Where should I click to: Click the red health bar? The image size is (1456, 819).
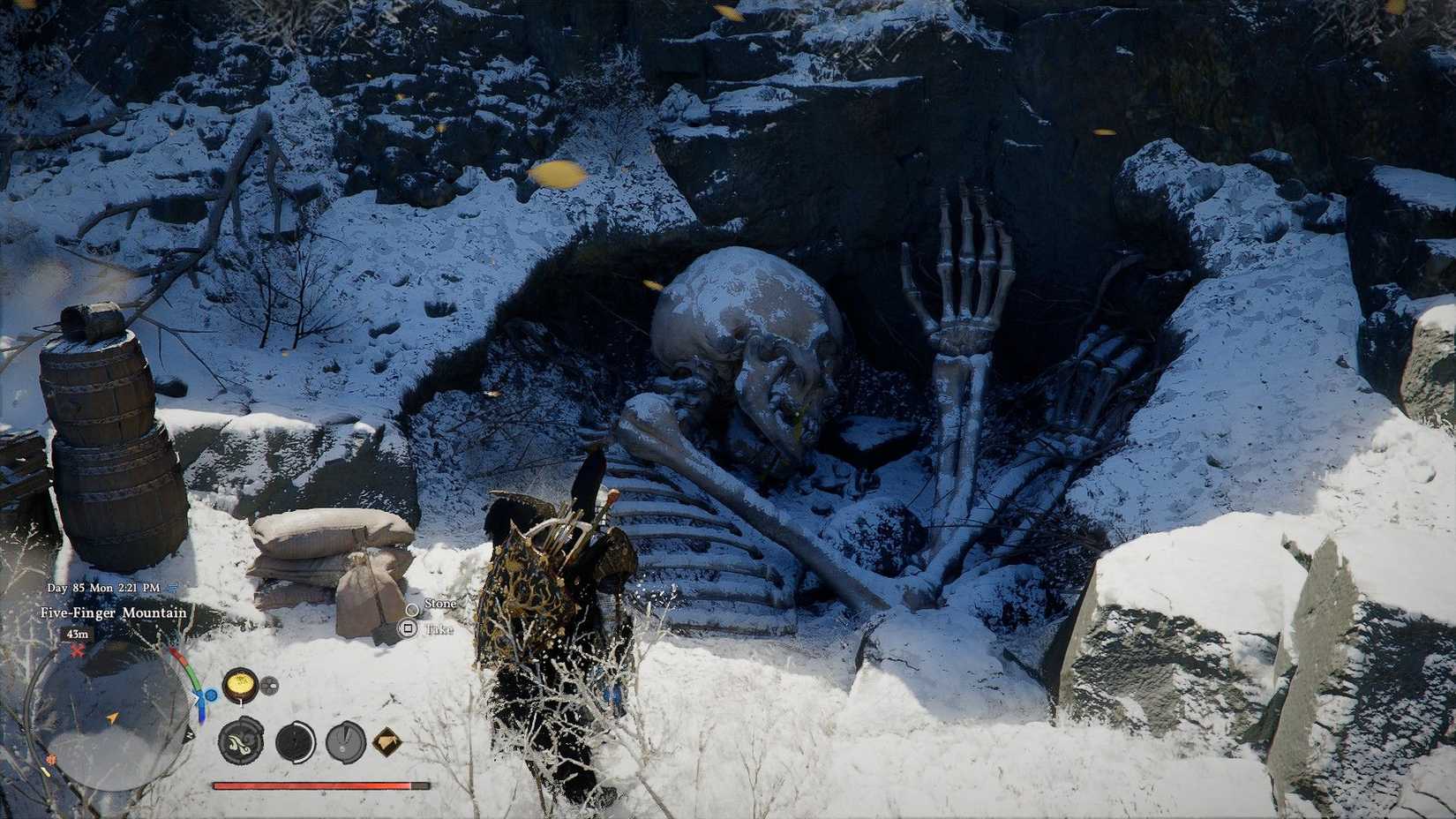317,785
